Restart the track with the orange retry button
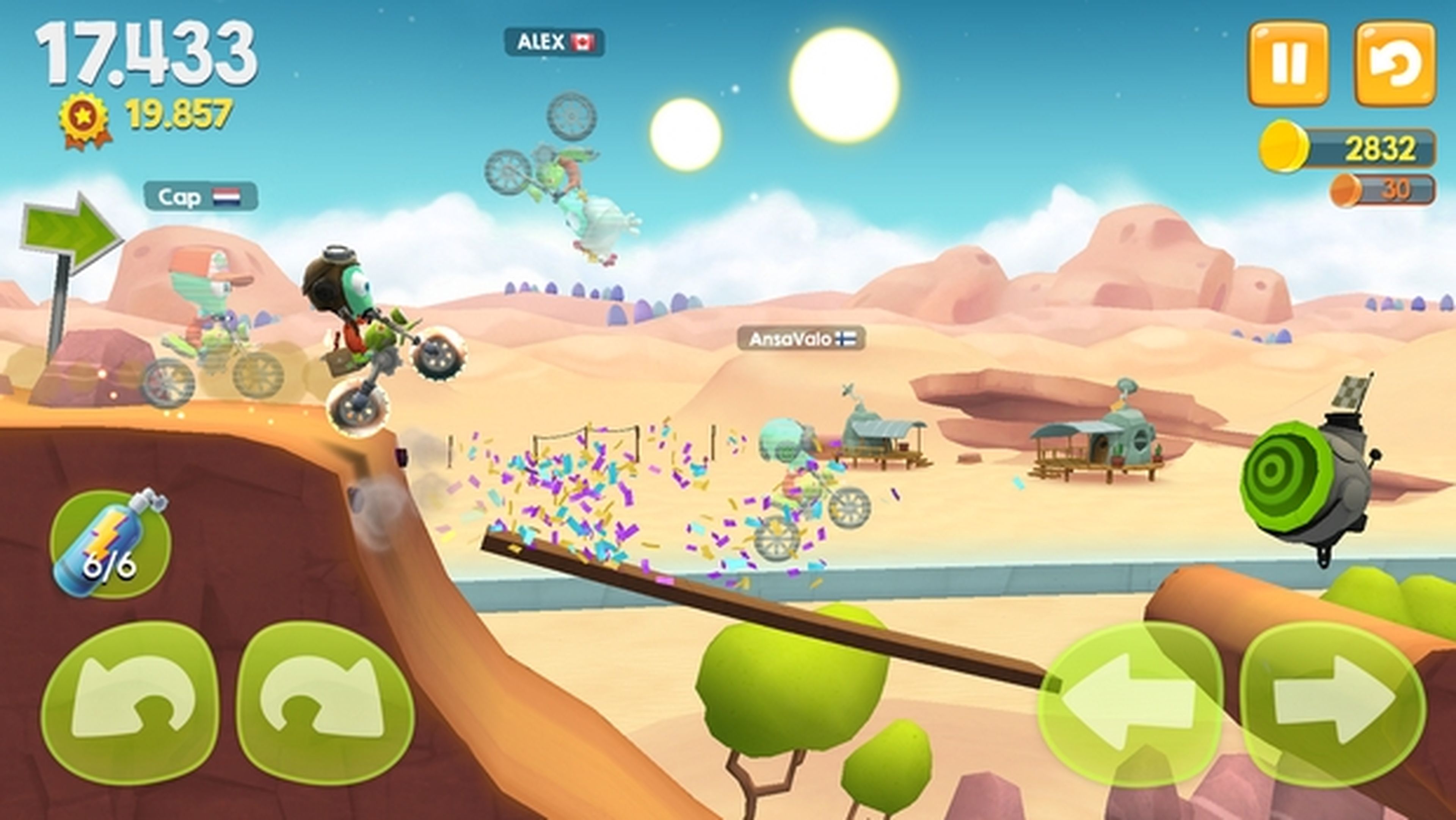Image resolution: width=1456 pixels, height=820 pixels. click(x=1395, y=64)
